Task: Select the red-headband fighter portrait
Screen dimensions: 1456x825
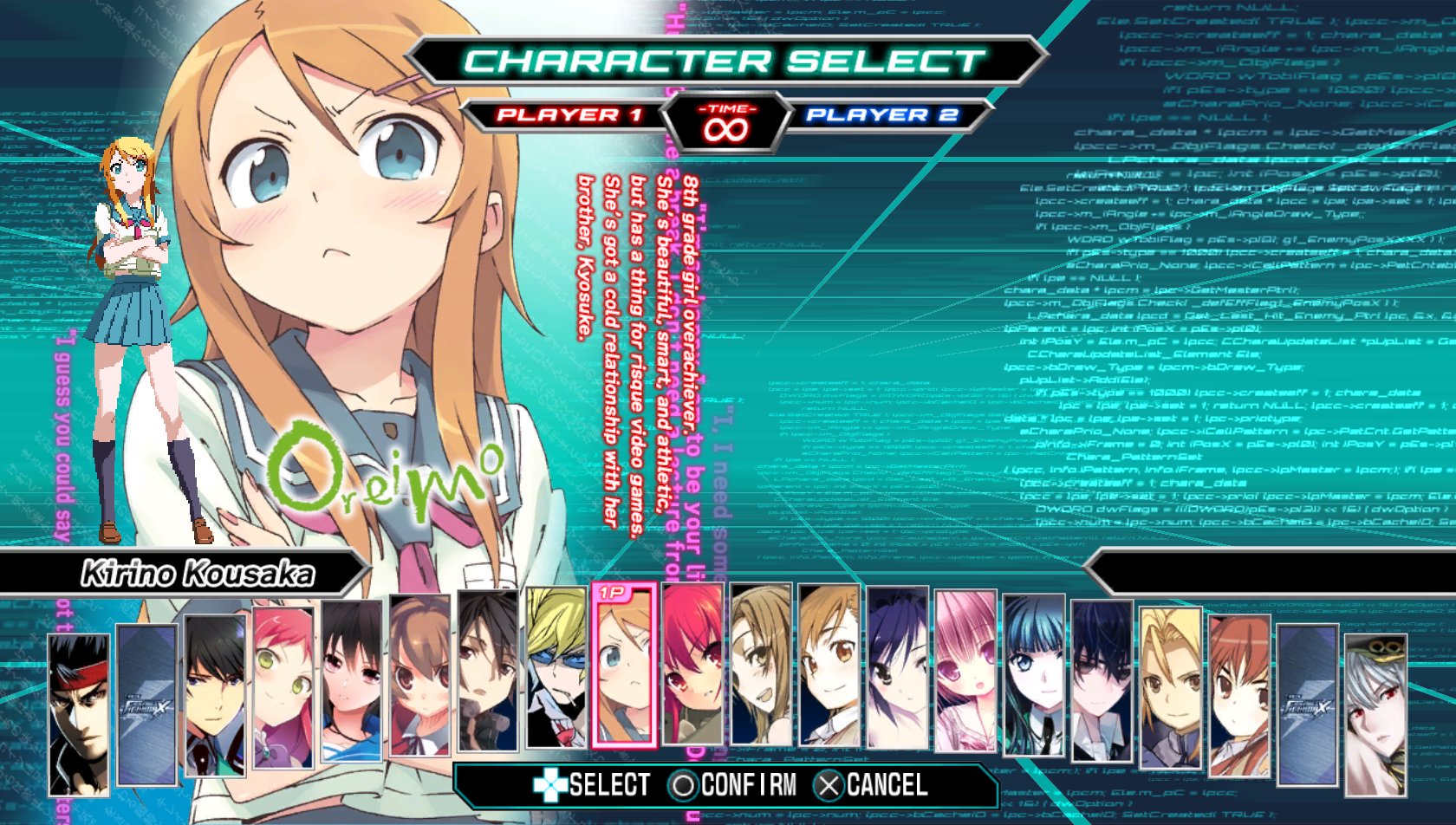Action: (79, 713)
